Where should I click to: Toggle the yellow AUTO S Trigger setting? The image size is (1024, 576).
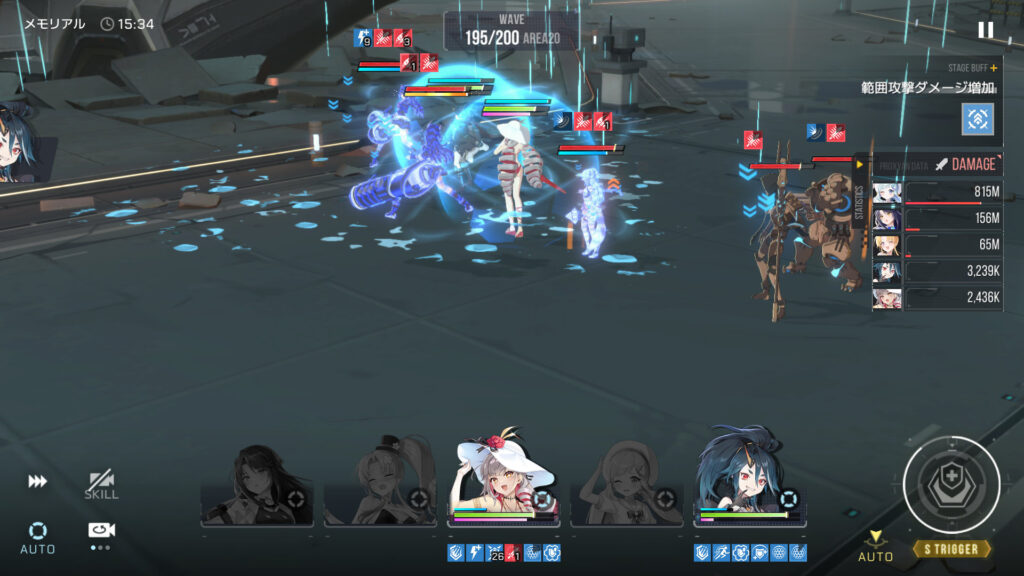(x=876, y=546)
